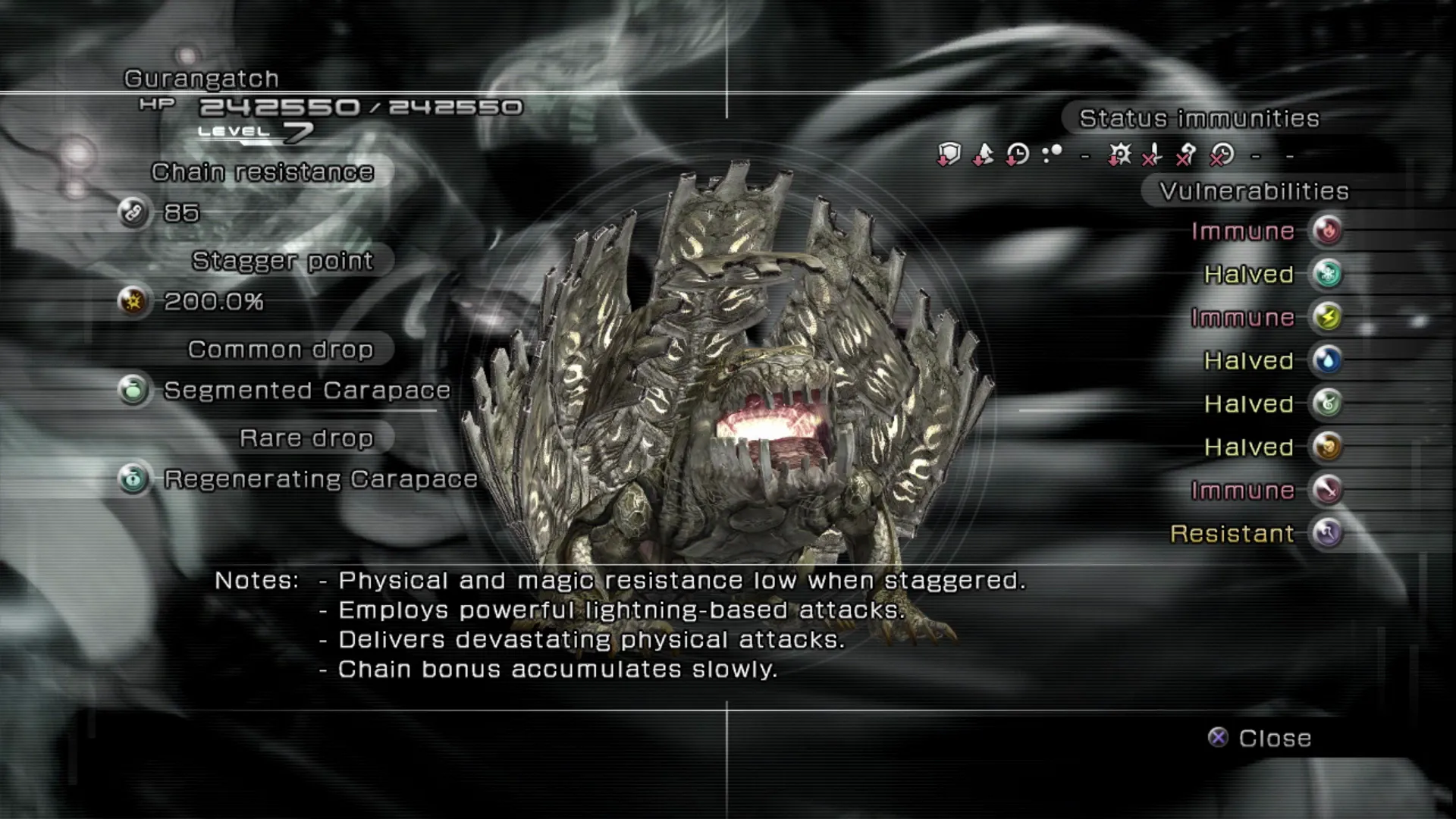Choose the water droplet element icon

(1328, 360)
